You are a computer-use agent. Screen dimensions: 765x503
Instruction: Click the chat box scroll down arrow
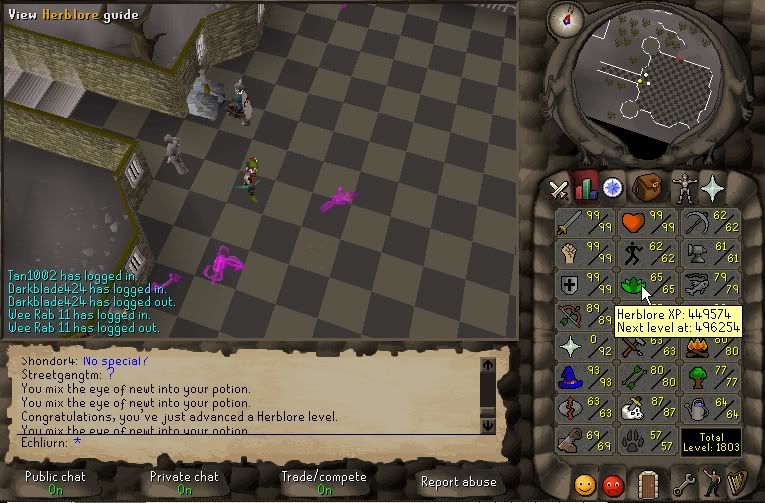point(488,425)
